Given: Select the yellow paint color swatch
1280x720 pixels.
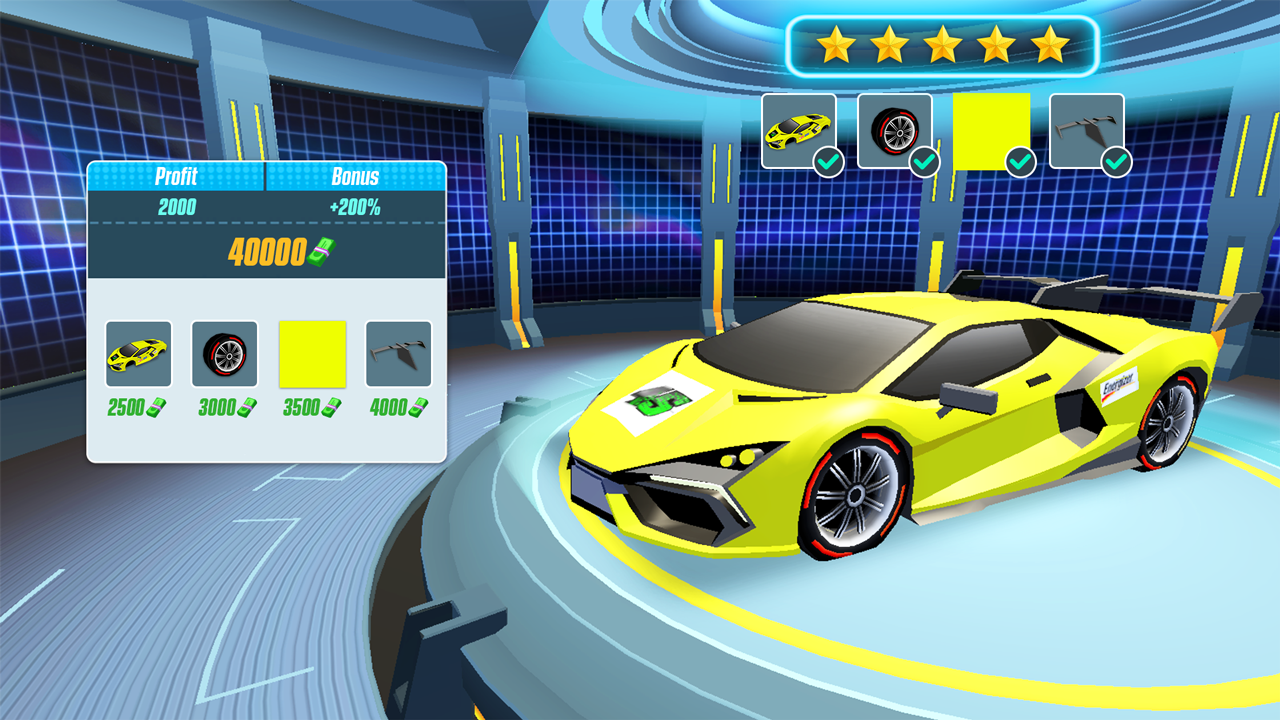Looking at the screenshot, I should [x=310, y=352].
